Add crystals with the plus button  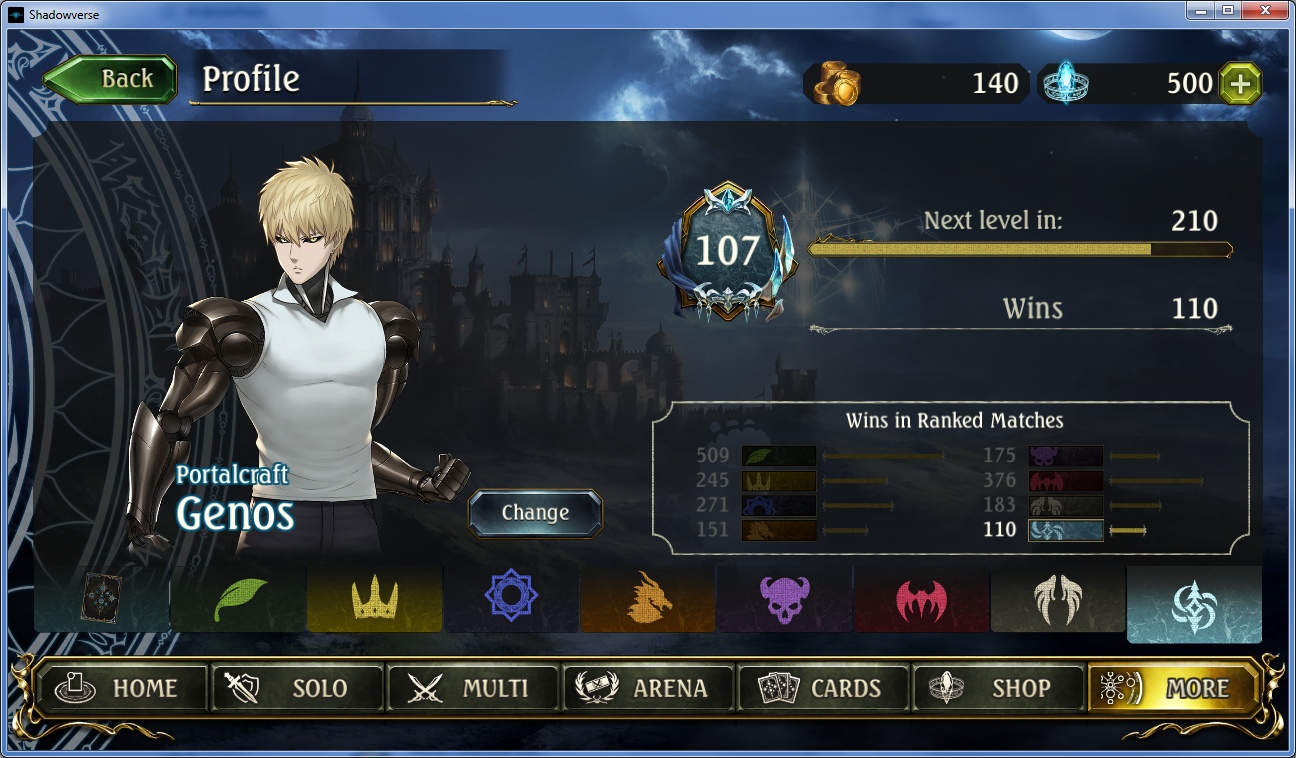[x=1240, y=84]
